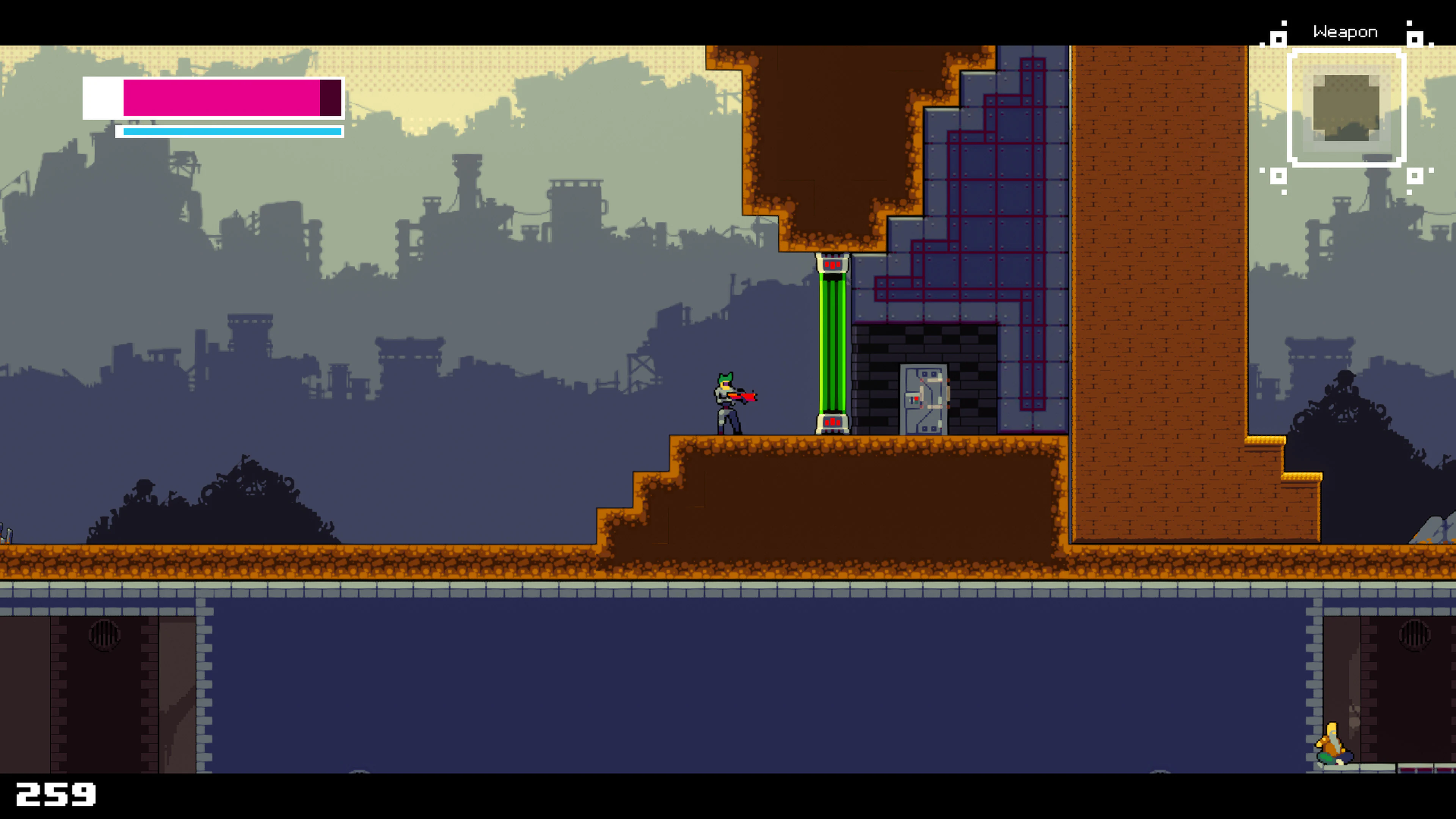Click the white segment of the health bar
Image resolution: width=1456 pixels, height=819 pixels.
click(x=102, y=99)
